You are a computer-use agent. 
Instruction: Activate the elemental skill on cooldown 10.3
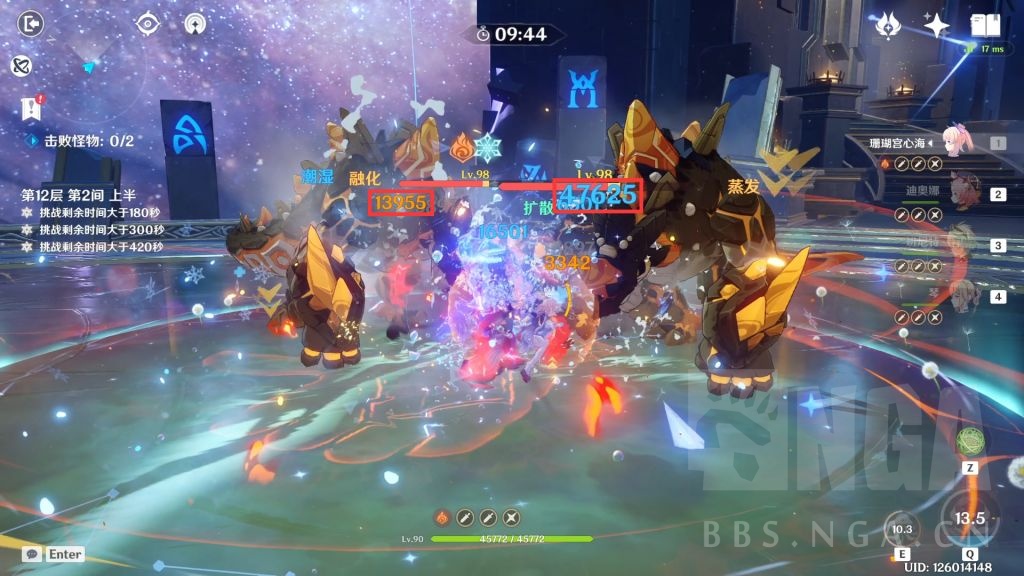903,528
